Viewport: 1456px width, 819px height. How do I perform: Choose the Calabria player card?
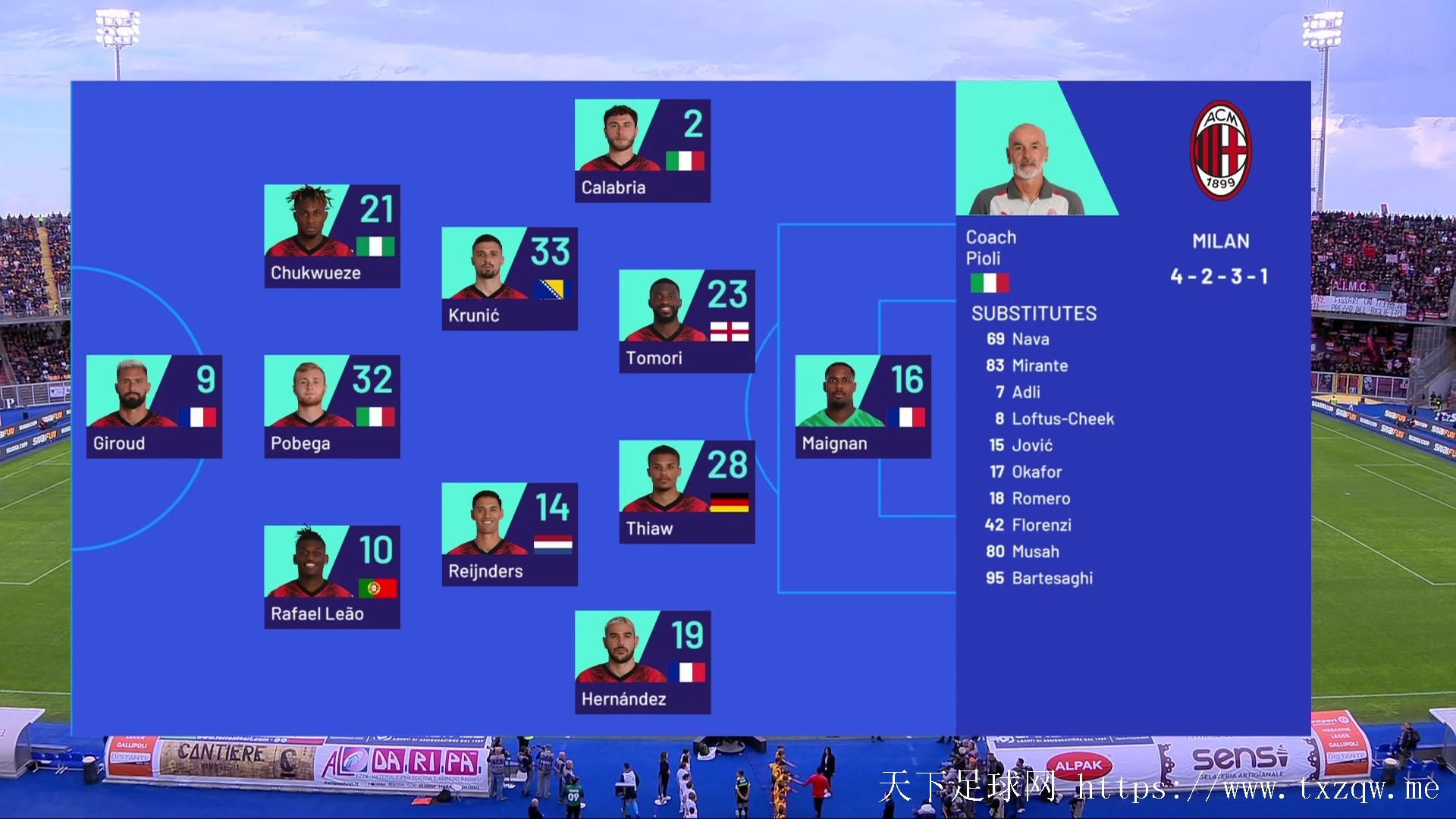tap(642, 151)
